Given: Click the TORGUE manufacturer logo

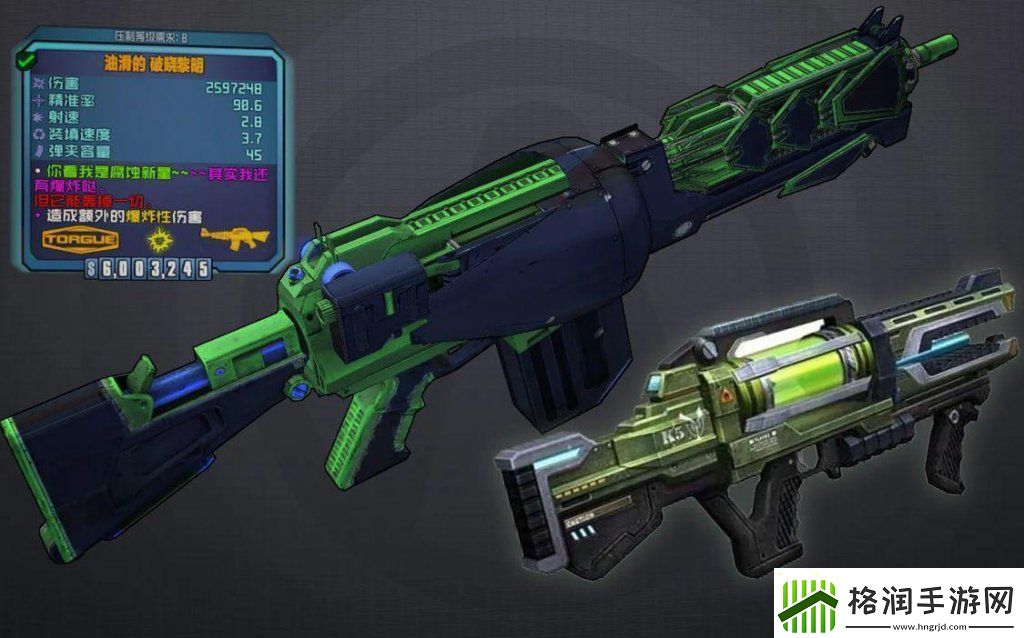Looking at the screenshot, I should tap(81, 240).
